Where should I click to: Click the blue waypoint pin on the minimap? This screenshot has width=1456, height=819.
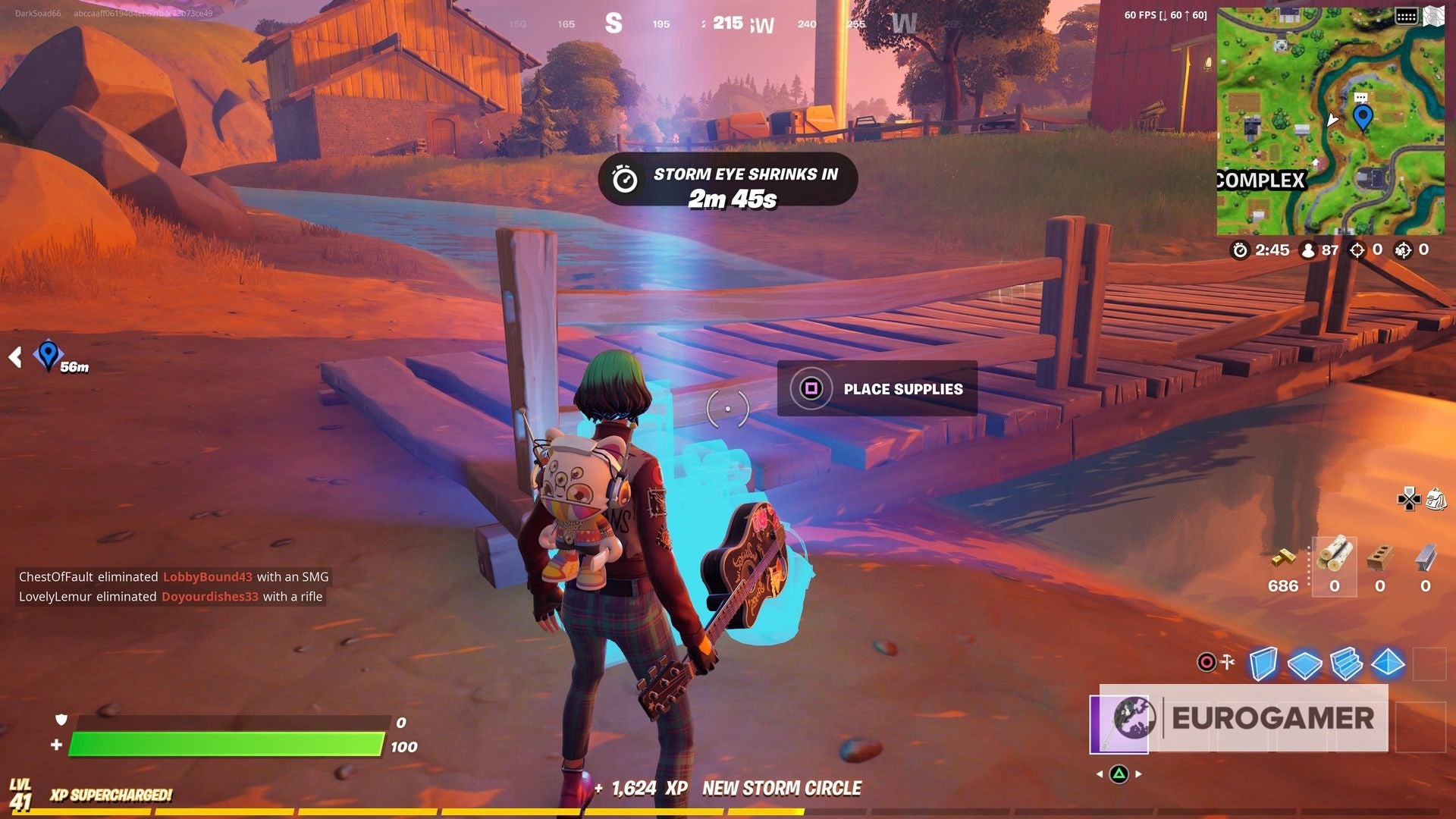coord(1363,118)
